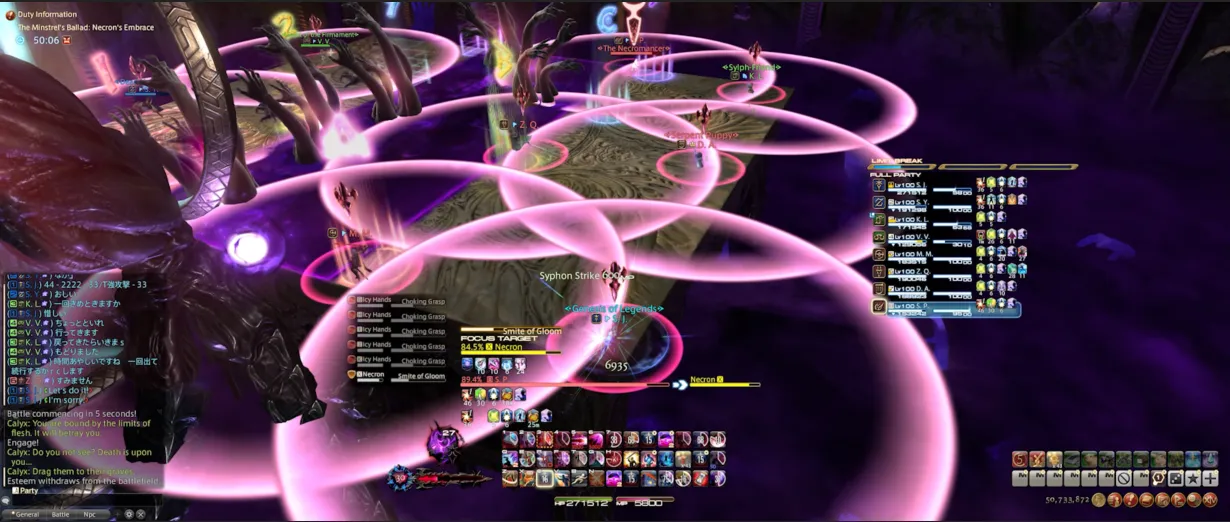Click the highlighted hotbar slot showing 16
1230x522 pixels.
click(x=545, y=477)
